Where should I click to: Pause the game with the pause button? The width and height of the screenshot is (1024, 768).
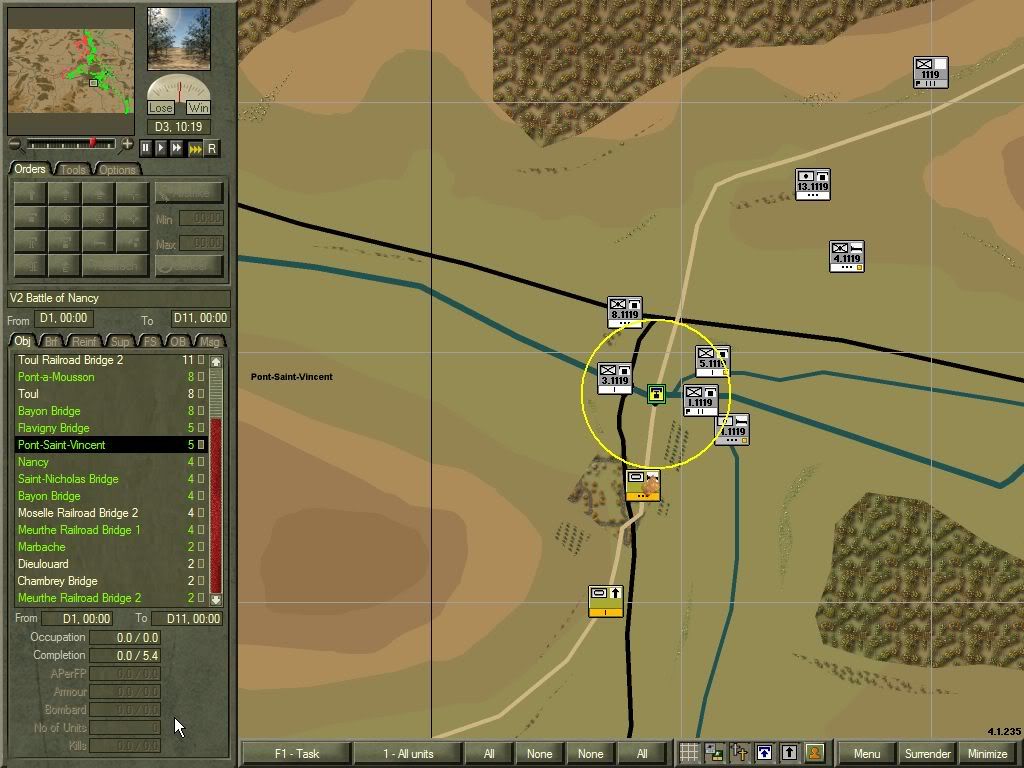point(145,148)
